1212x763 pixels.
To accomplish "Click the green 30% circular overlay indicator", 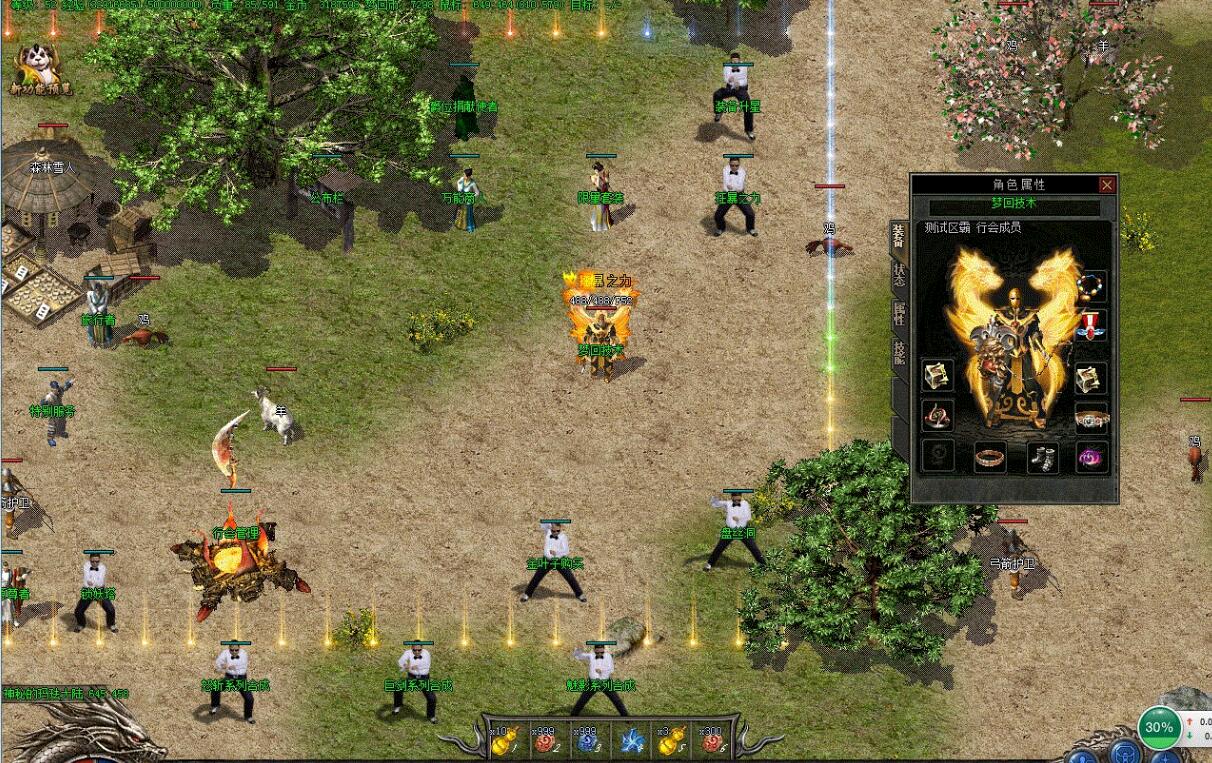I will tap(1159, 728).
